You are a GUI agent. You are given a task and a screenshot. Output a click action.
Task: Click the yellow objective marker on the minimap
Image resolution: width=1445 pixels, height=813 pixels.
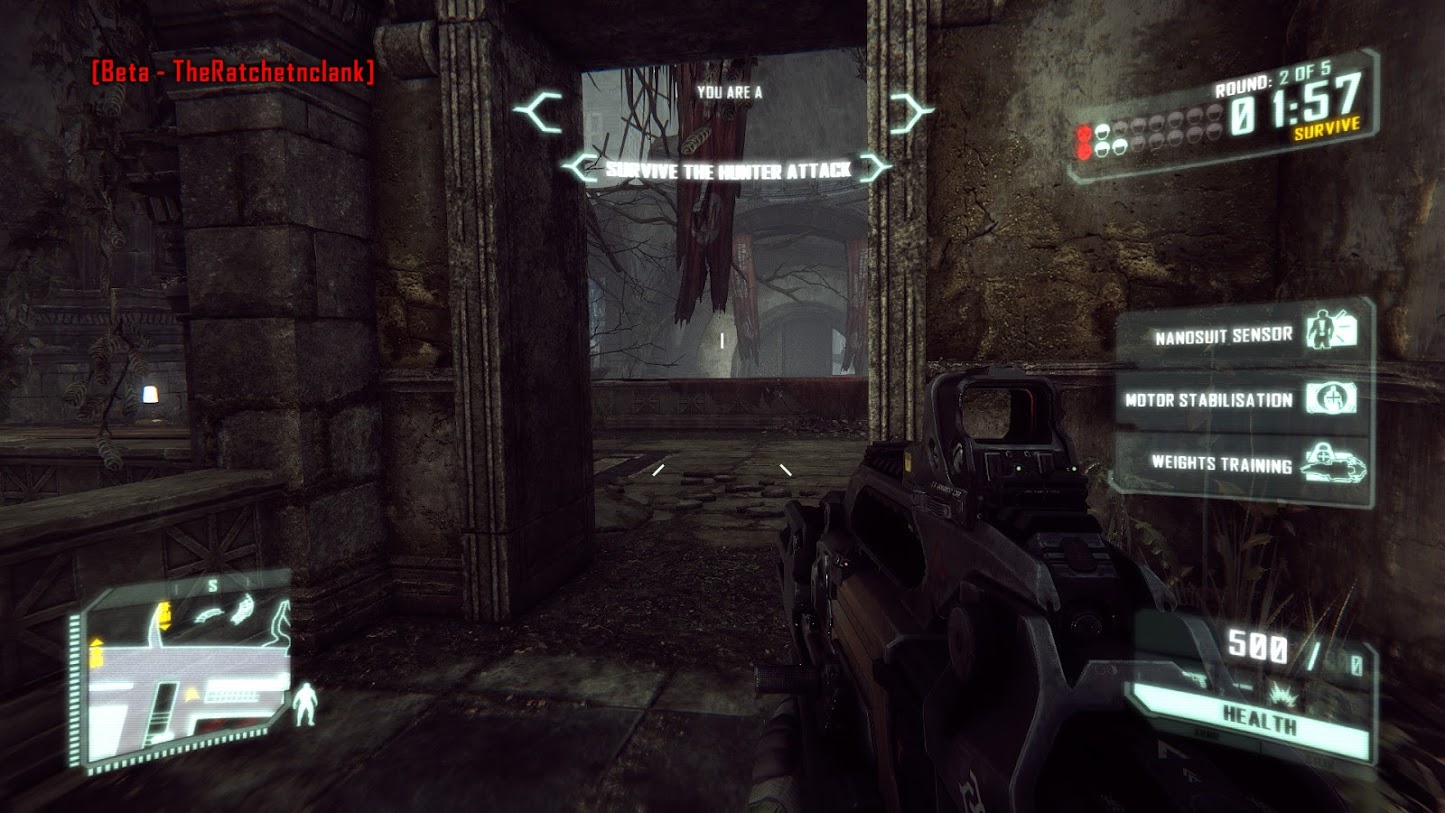163,614
